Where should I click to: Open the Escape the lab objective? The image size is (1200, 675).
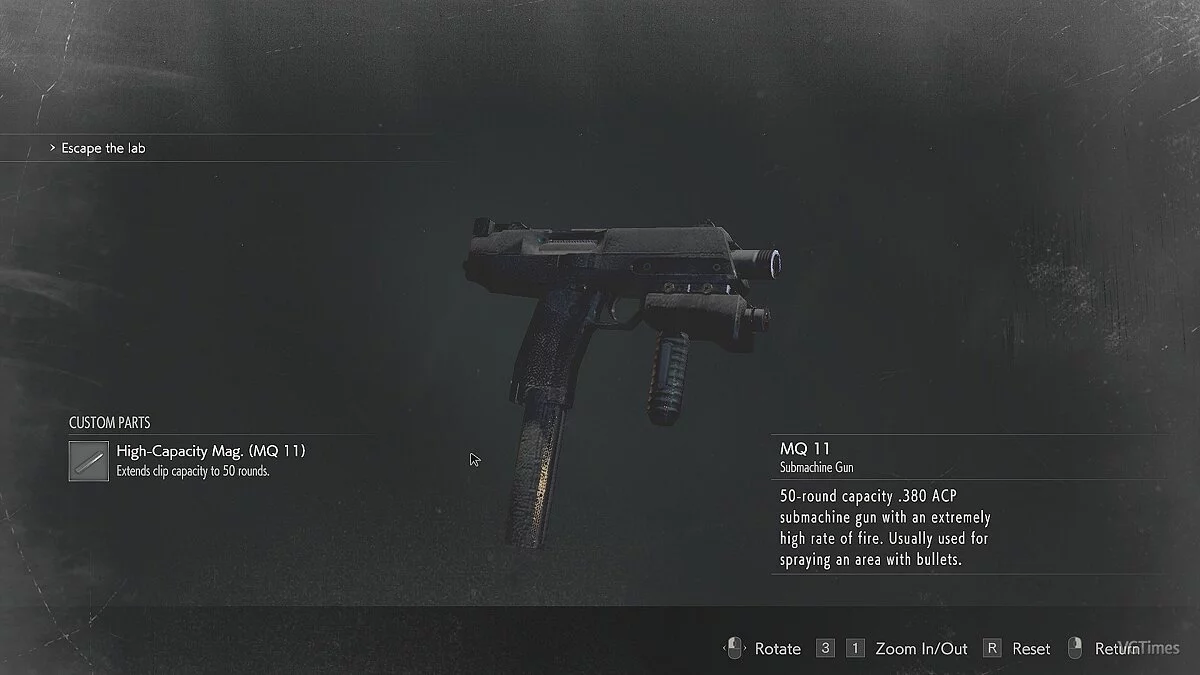point(104,148)
